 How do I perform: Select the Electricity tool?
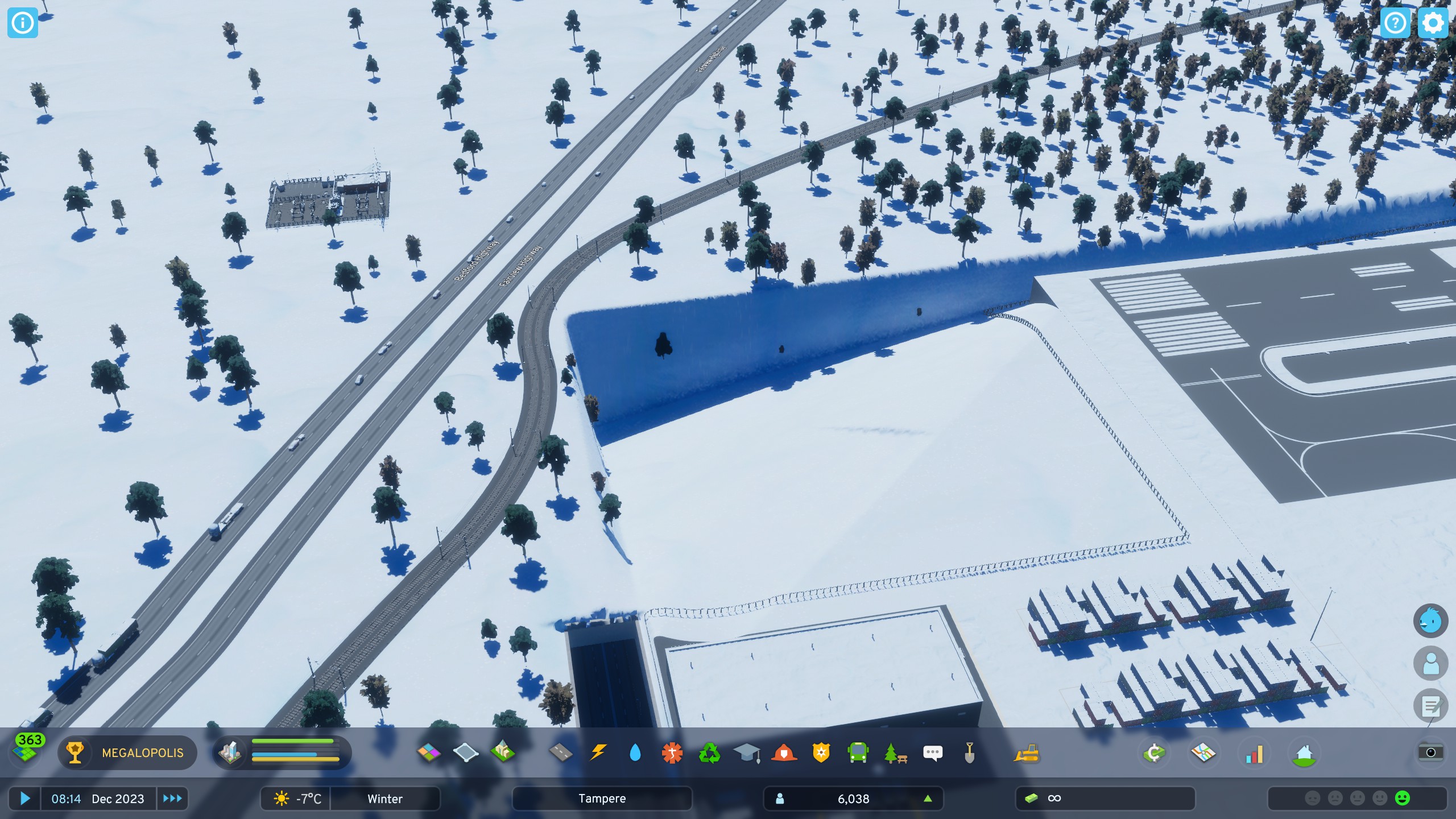tap(598, 752)
